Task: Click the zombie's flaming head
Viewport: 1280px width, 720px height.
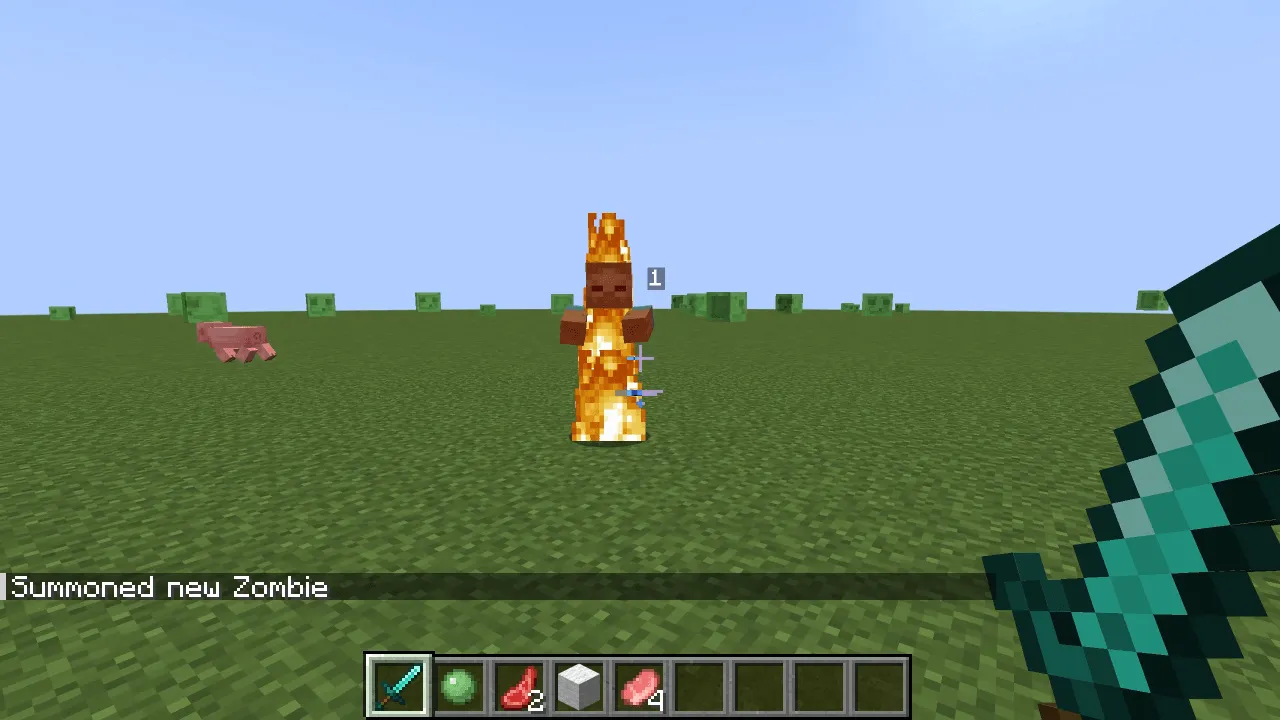Action: coord(608,280)
